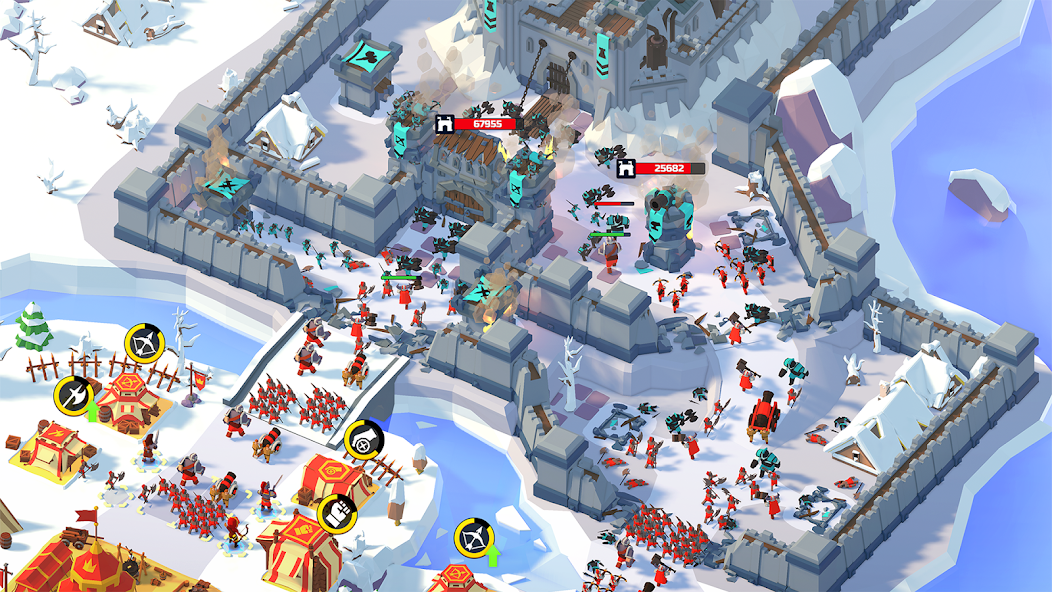This screenshot has width=1052, height=592.
Task: Select the bow icon without an upgrade arrow
Action: pos(143,343)
